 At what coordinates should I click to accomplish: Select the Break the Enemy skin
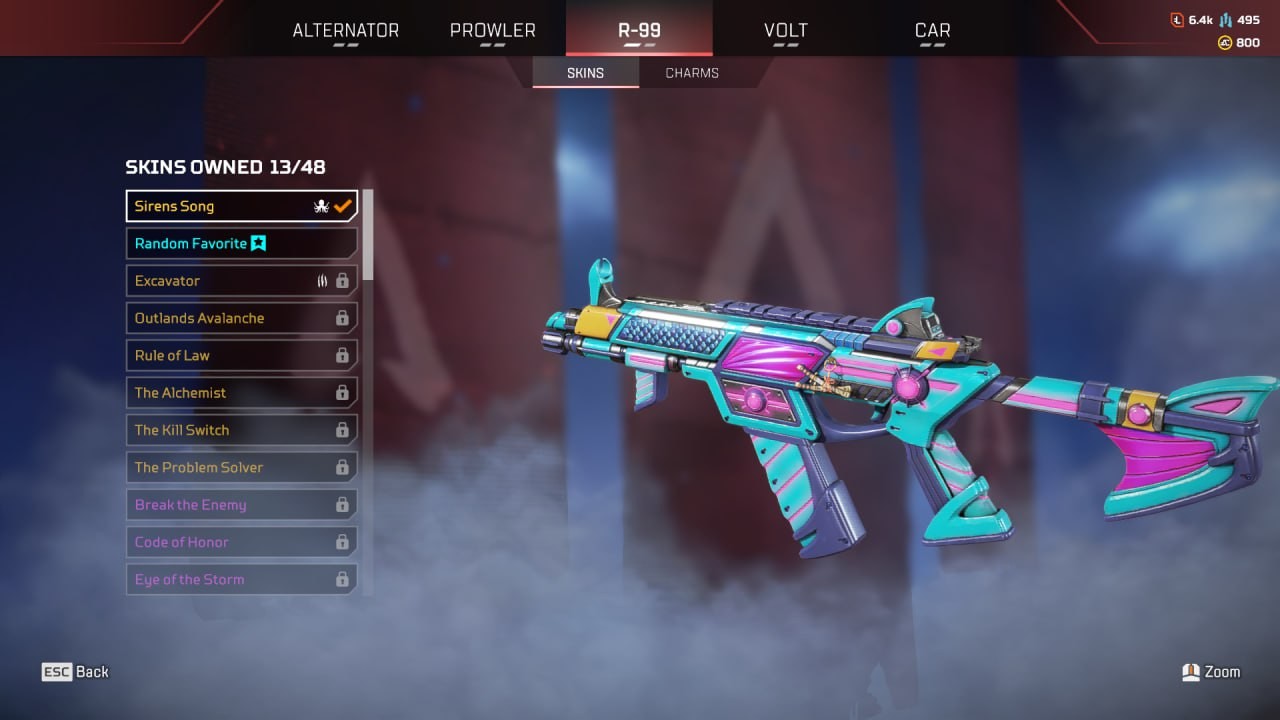(x=241, y=505)
